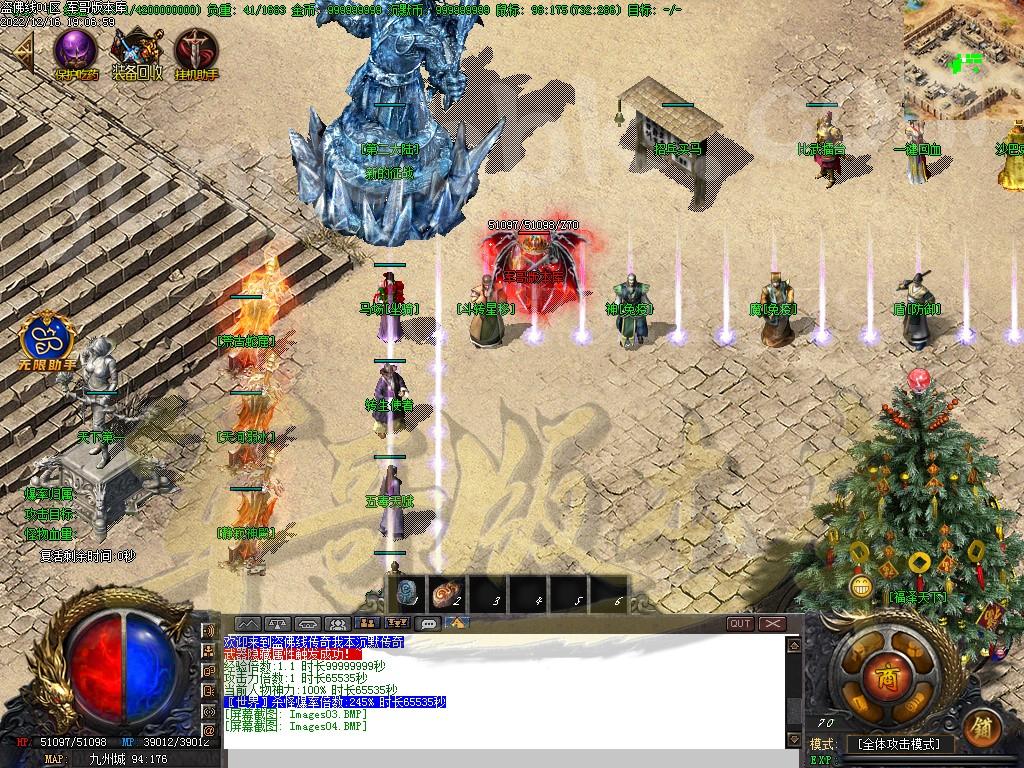Launch the 挂机助手 auto-play helper

(x=196, y=51)
